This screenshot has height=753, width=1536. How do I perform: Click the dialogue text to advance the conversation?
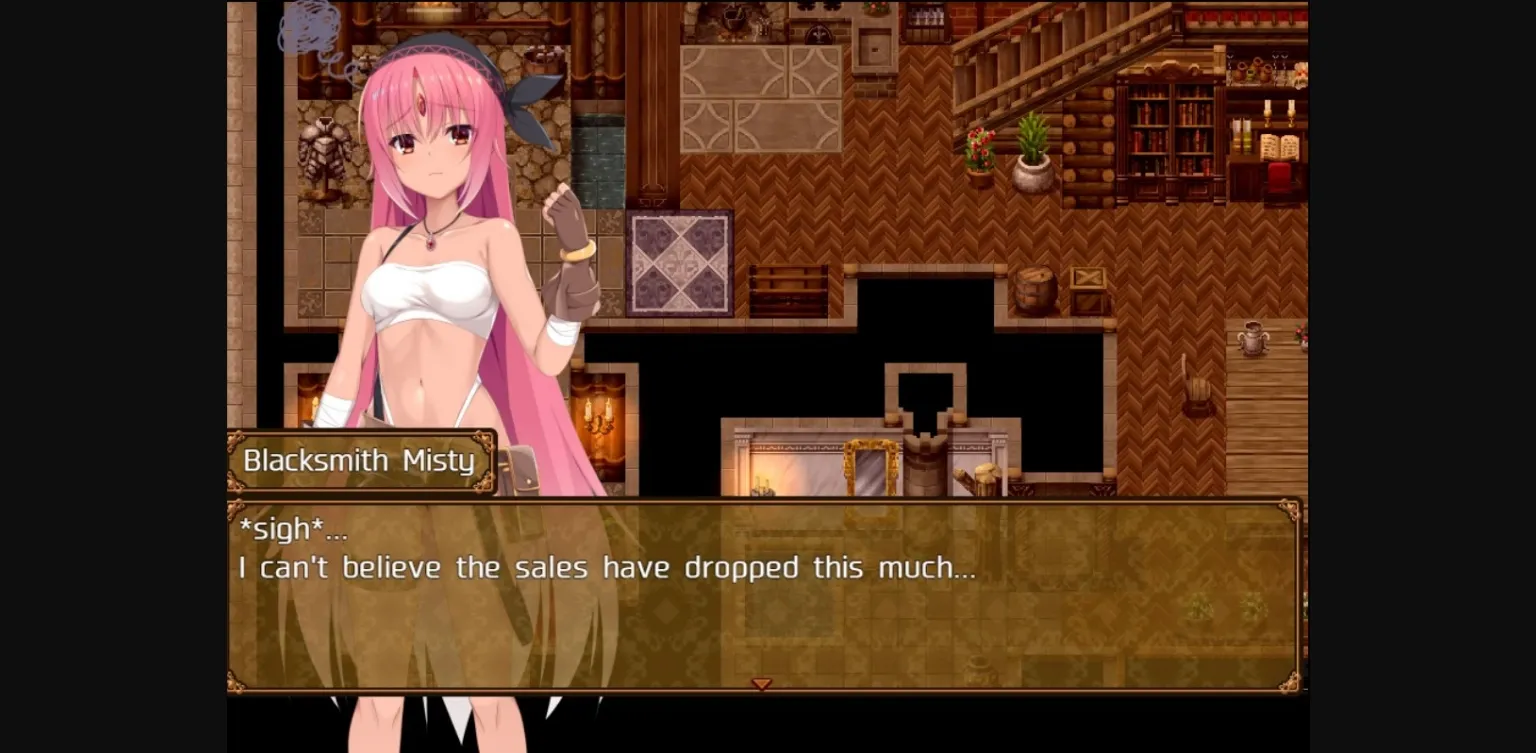pyautogui.click(x=600, y=567)
